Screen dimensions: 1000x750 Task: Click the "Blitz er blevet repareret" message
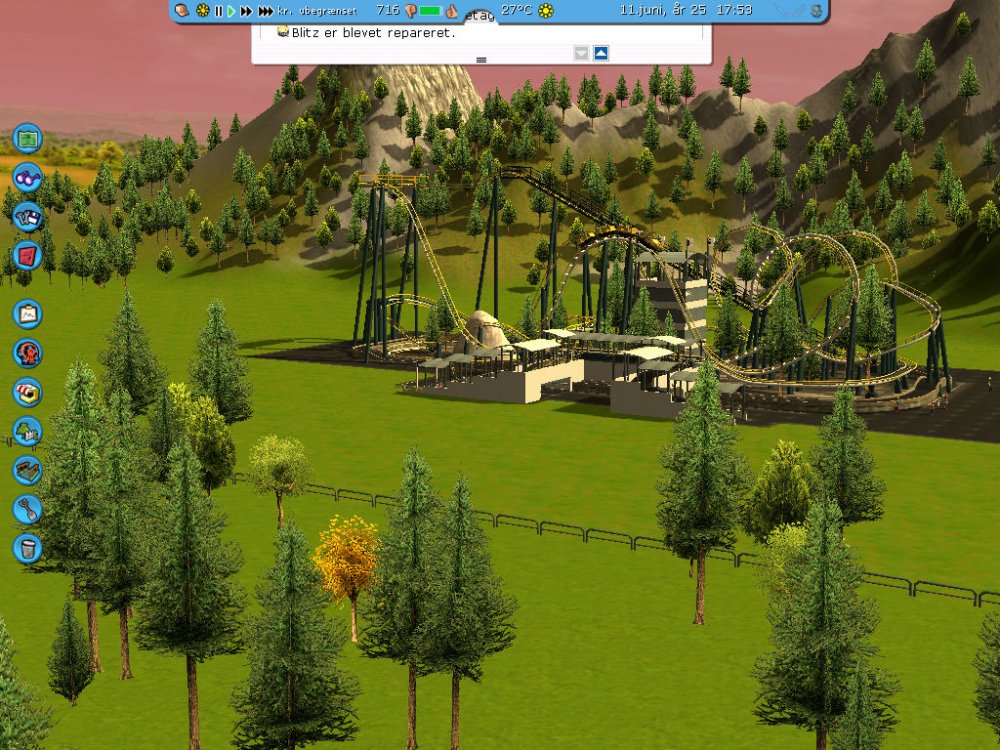coord(372,32)
